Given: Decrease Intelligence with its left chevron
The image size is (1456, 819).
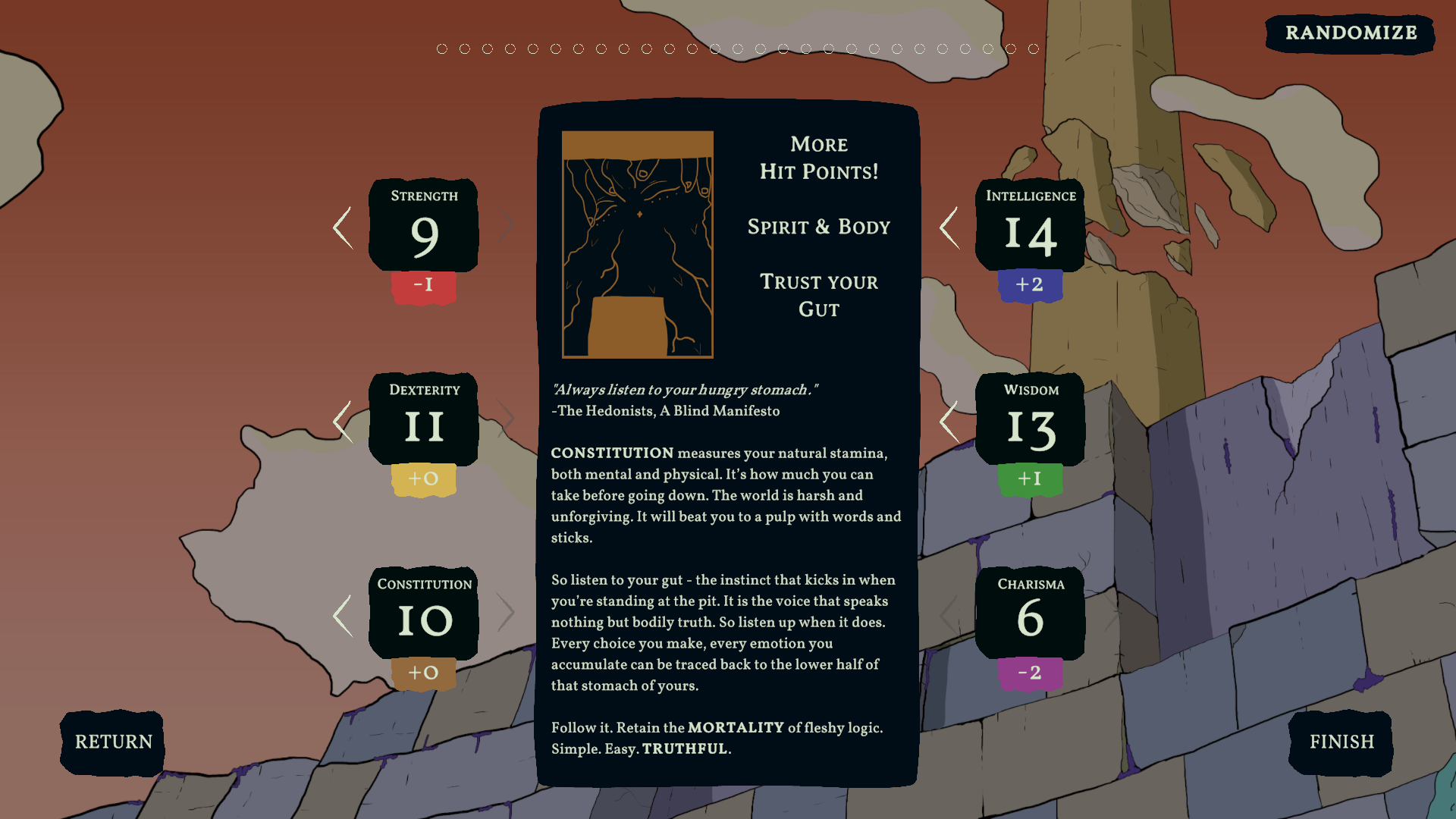Looking at the screenshot, I should click(x=949, y=227).
